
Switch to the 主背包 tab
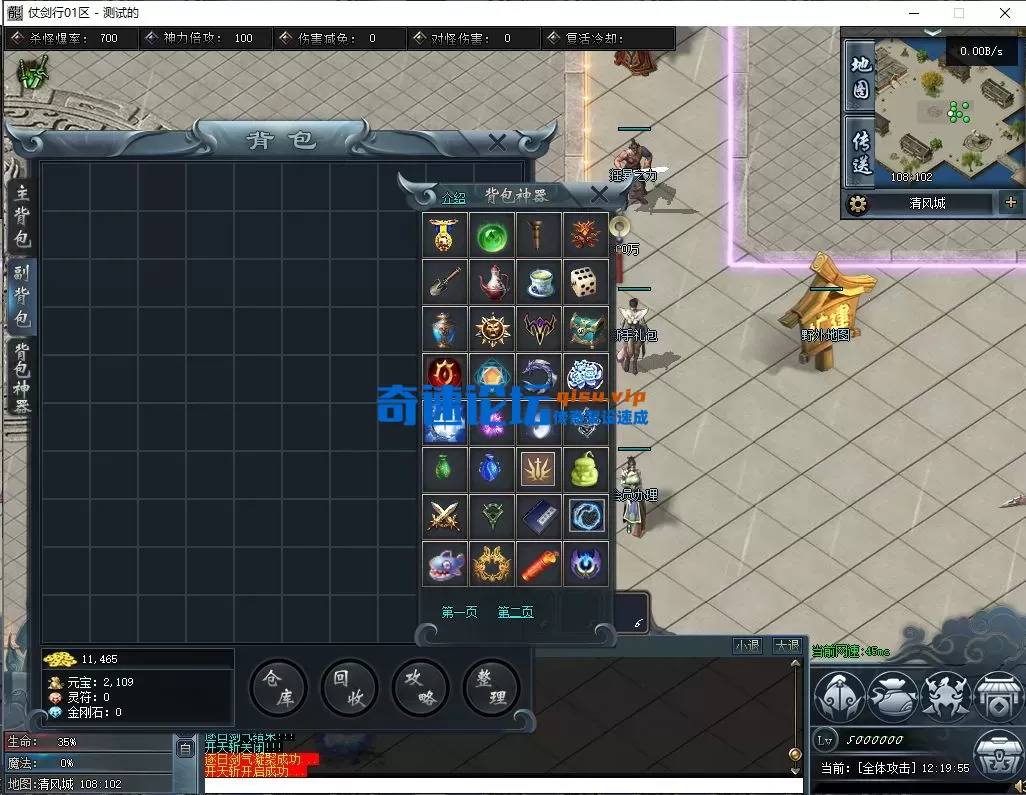pos(22,216)
